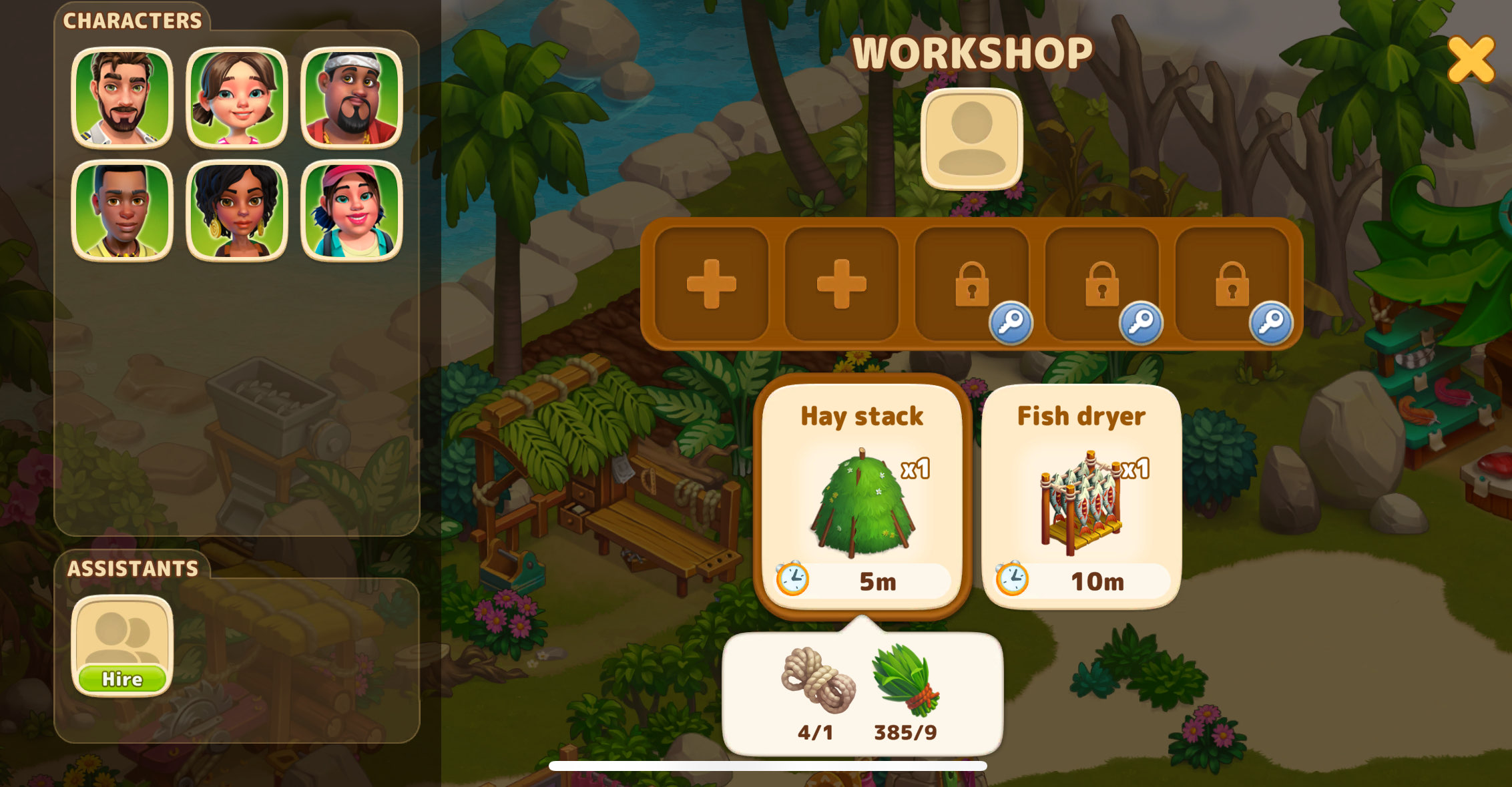This screenshot has height=787, width=1512.
Task: Close the Workshop window
Action: pyautogui.click(x=1471, y=59)
